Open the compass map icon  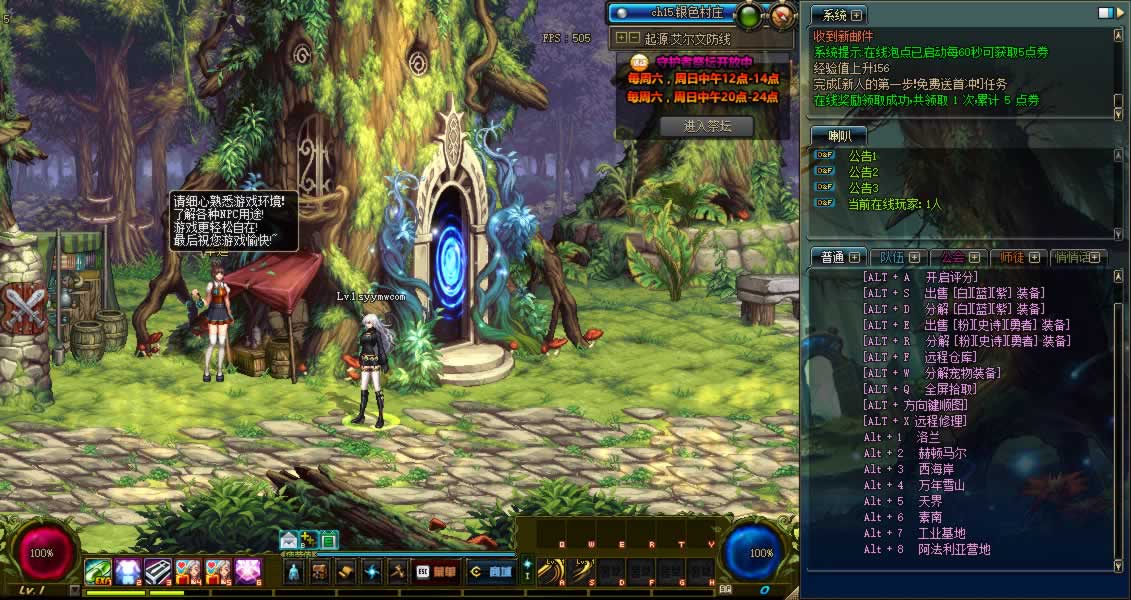click(781, 14)
